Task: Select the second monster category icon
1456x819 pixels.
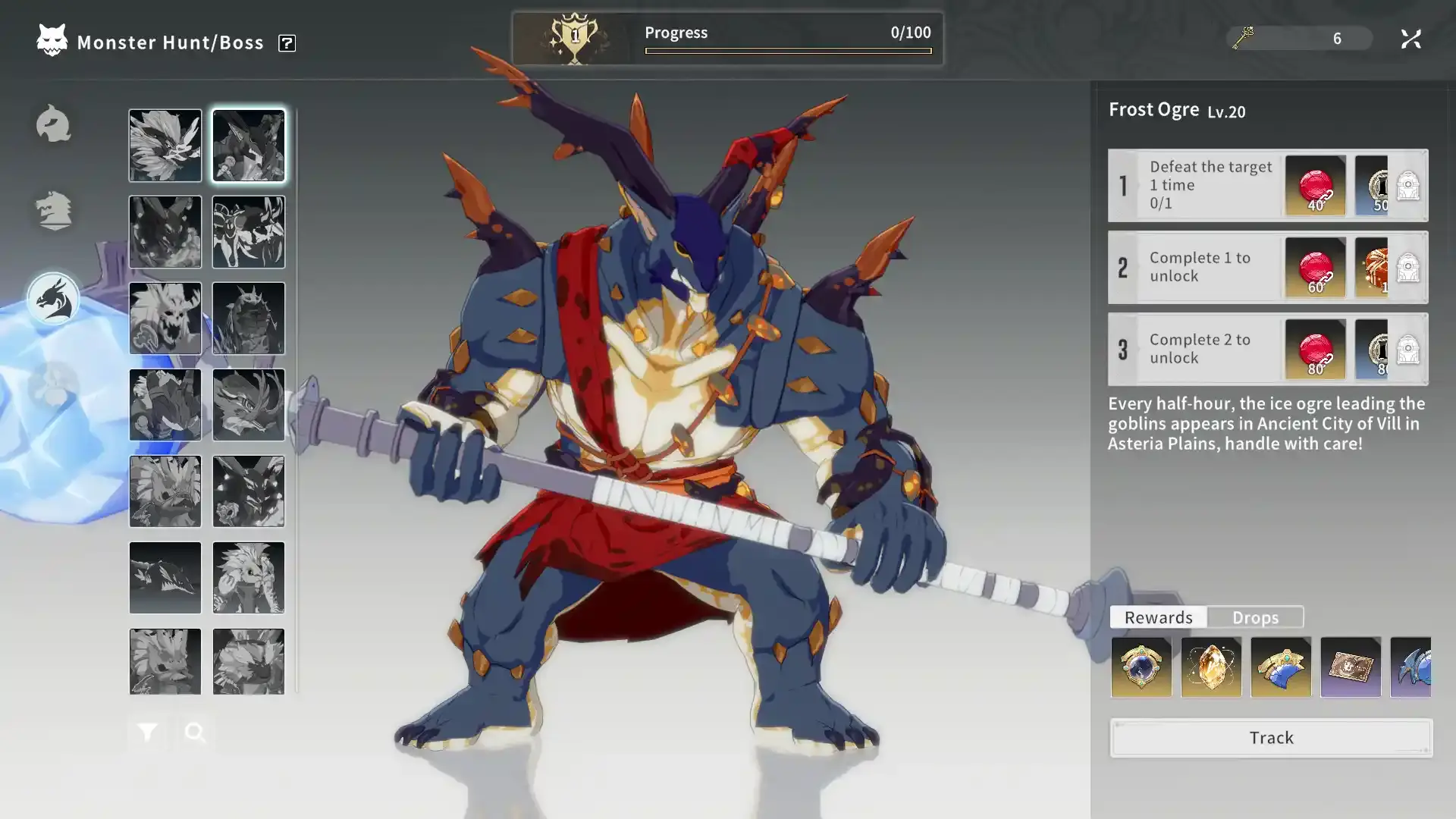Action: click(x=53, y=210)
